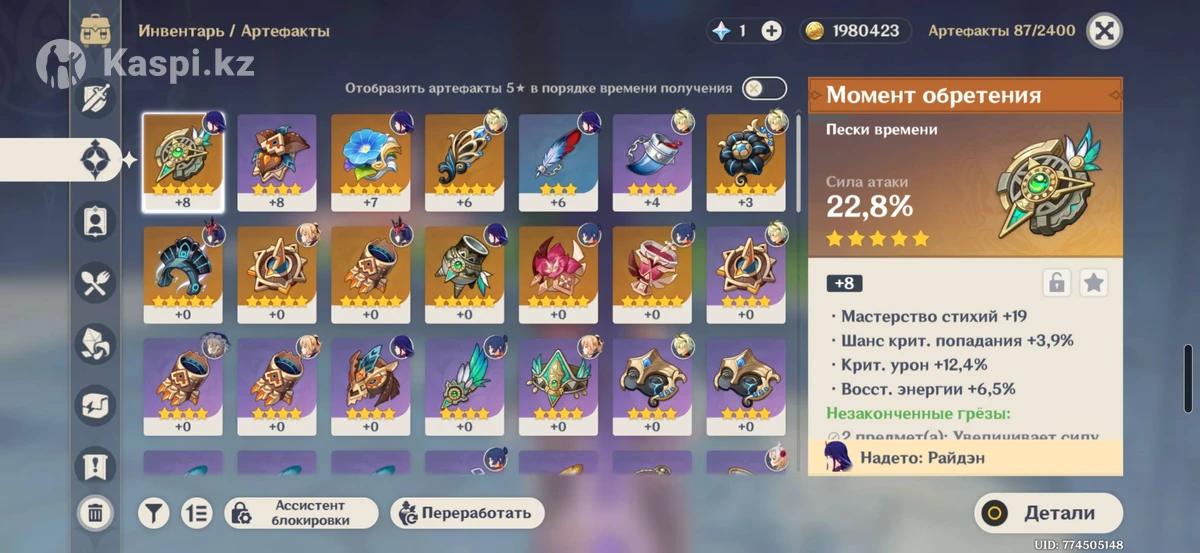The height and width of the screenshot is (553, 1200).
Task: Click the trash can delete button
Action: (95, 513)
